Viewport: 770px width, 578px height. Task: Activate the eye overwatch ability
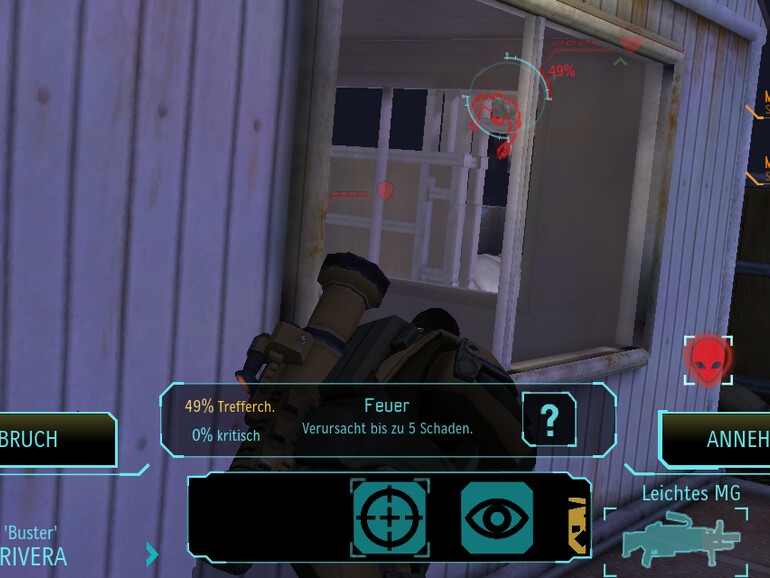pos(497,517)
